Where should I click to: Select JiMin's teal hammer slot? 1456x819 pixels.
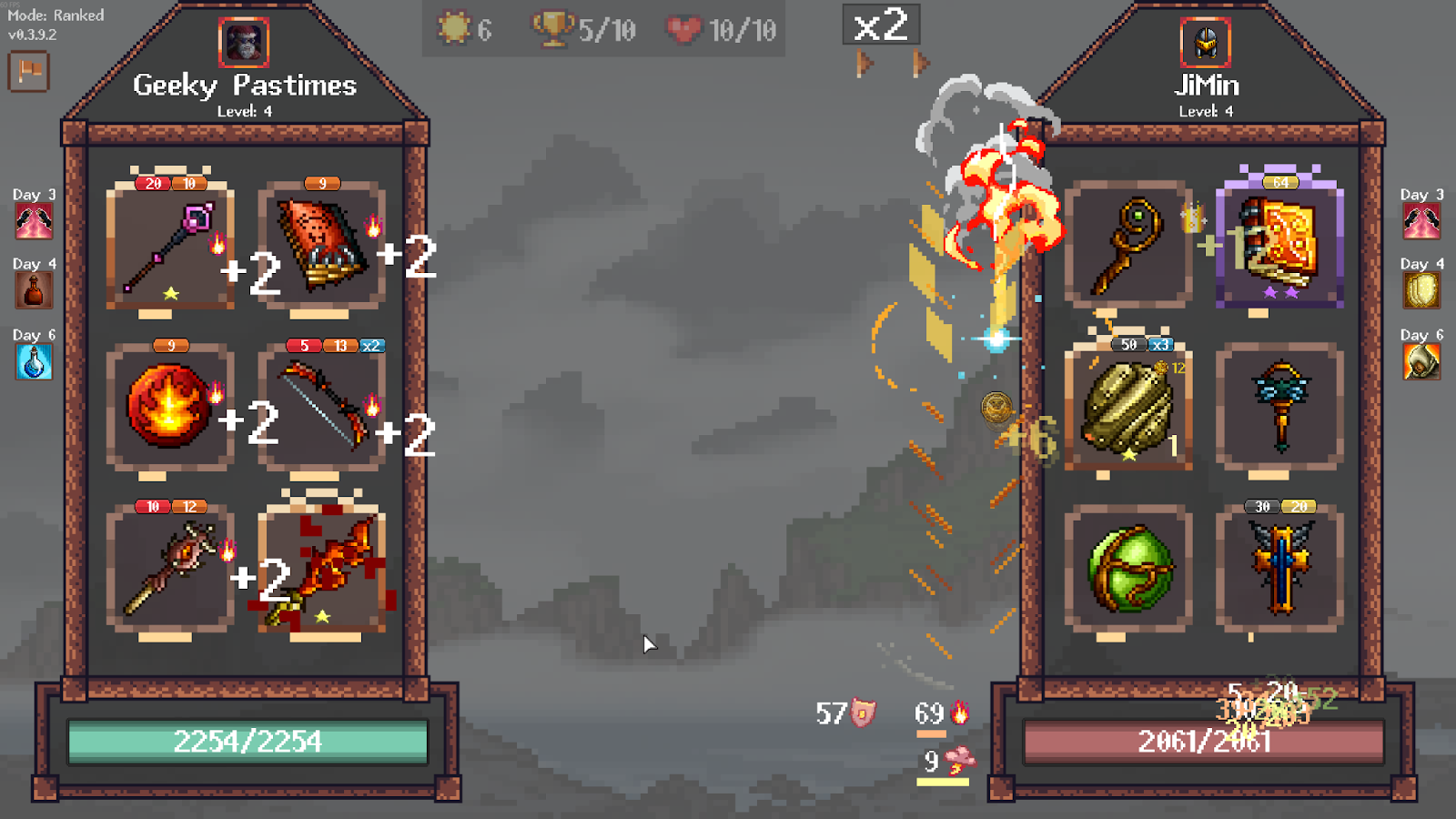point(1279,408)
